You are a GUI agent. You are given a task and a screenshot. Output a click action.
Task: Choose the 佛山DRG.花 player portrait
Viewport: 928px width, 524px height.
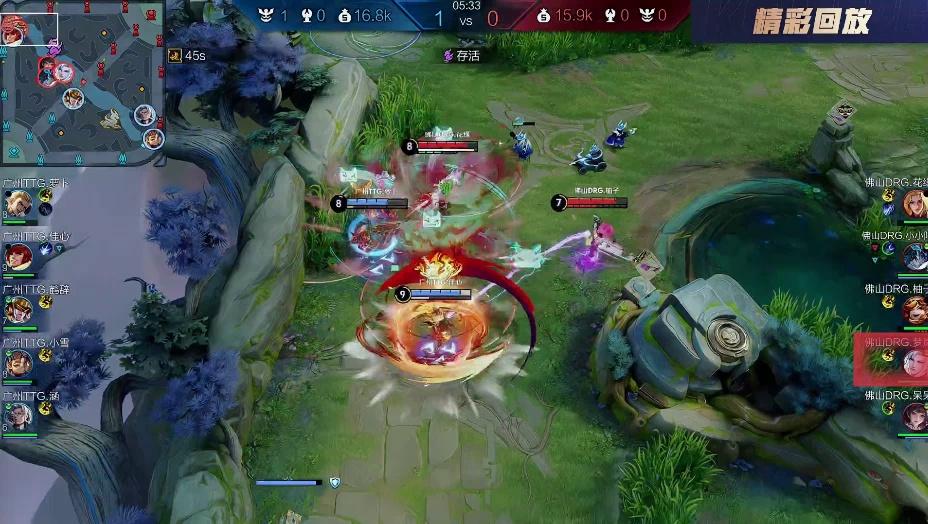(x=914, y=204)
